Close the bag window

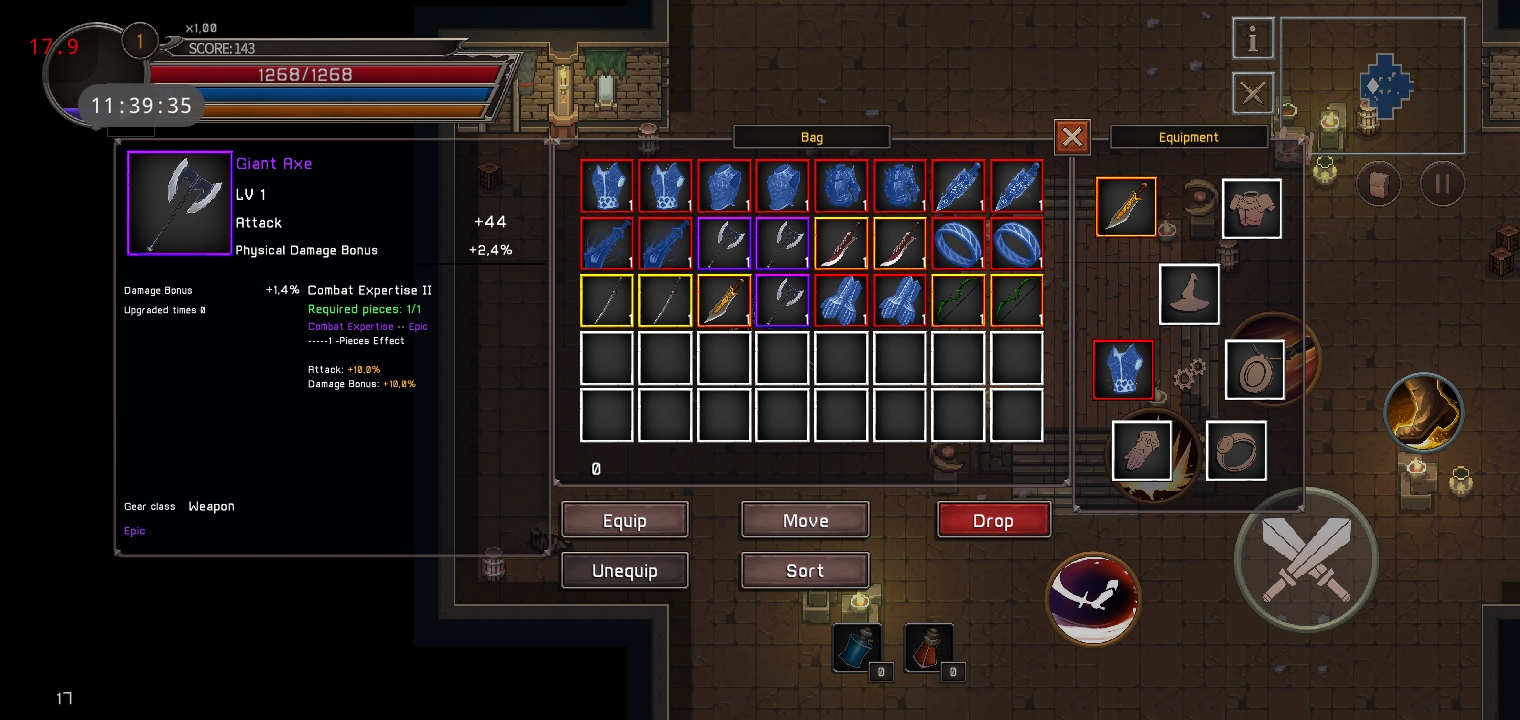click(1072, 137)
